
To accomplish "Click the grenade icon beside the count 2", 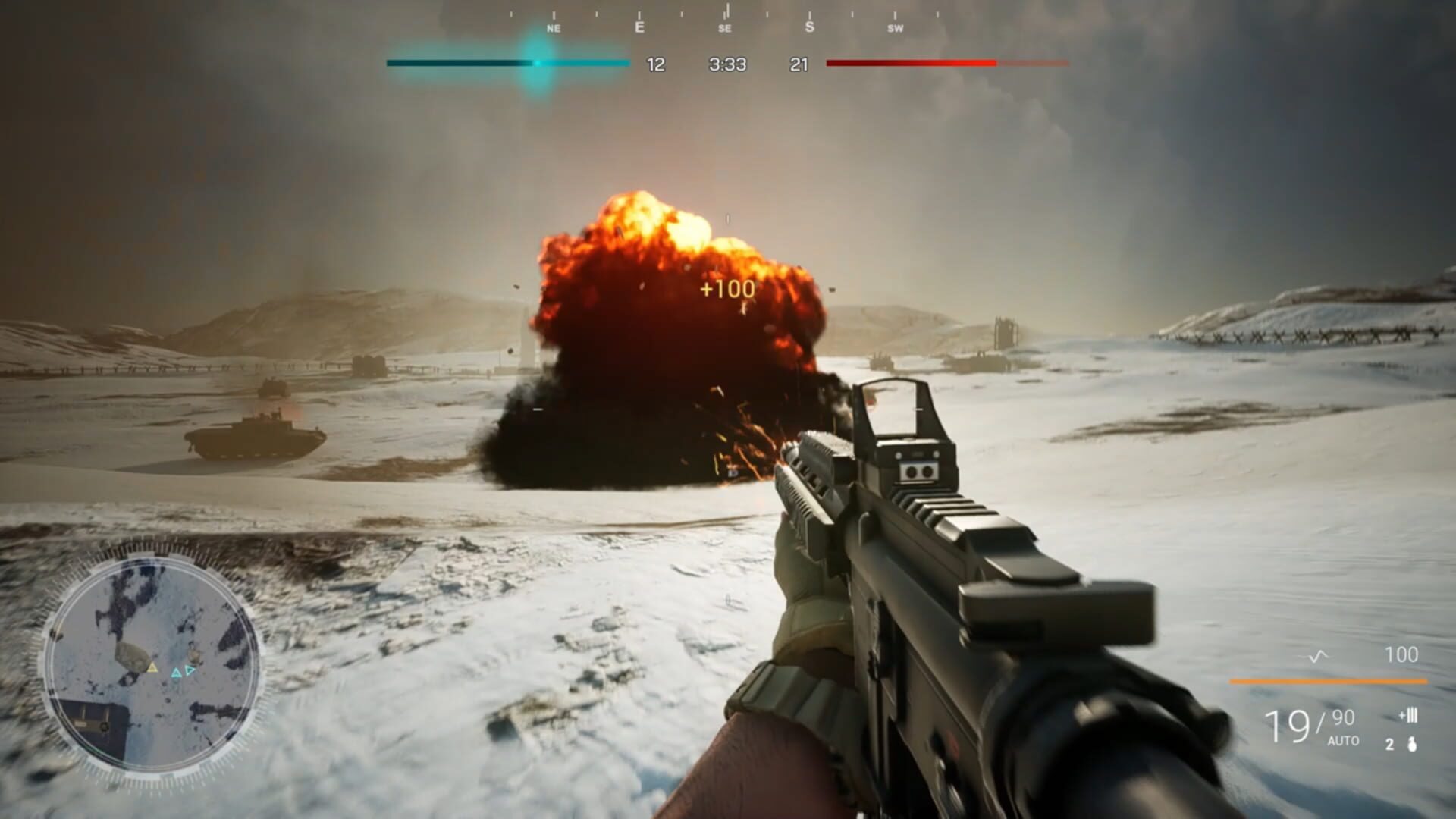I will pyautogui.click(x=1413, y=745).
